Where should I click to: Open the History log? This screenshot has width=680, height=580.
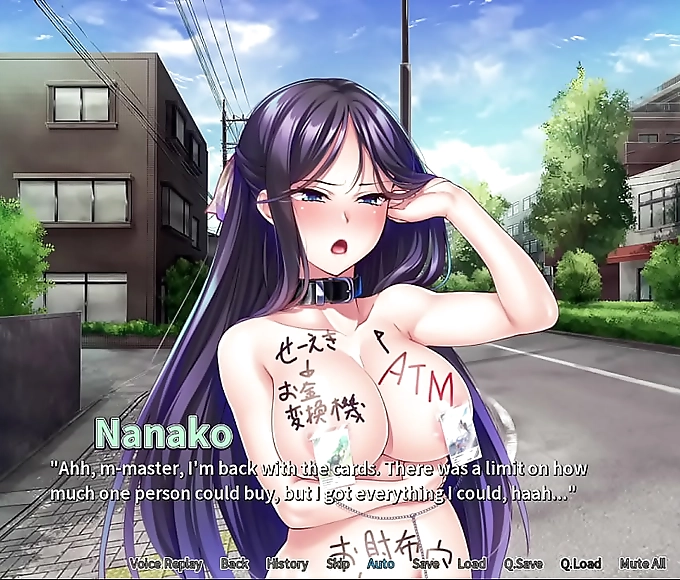287,564
